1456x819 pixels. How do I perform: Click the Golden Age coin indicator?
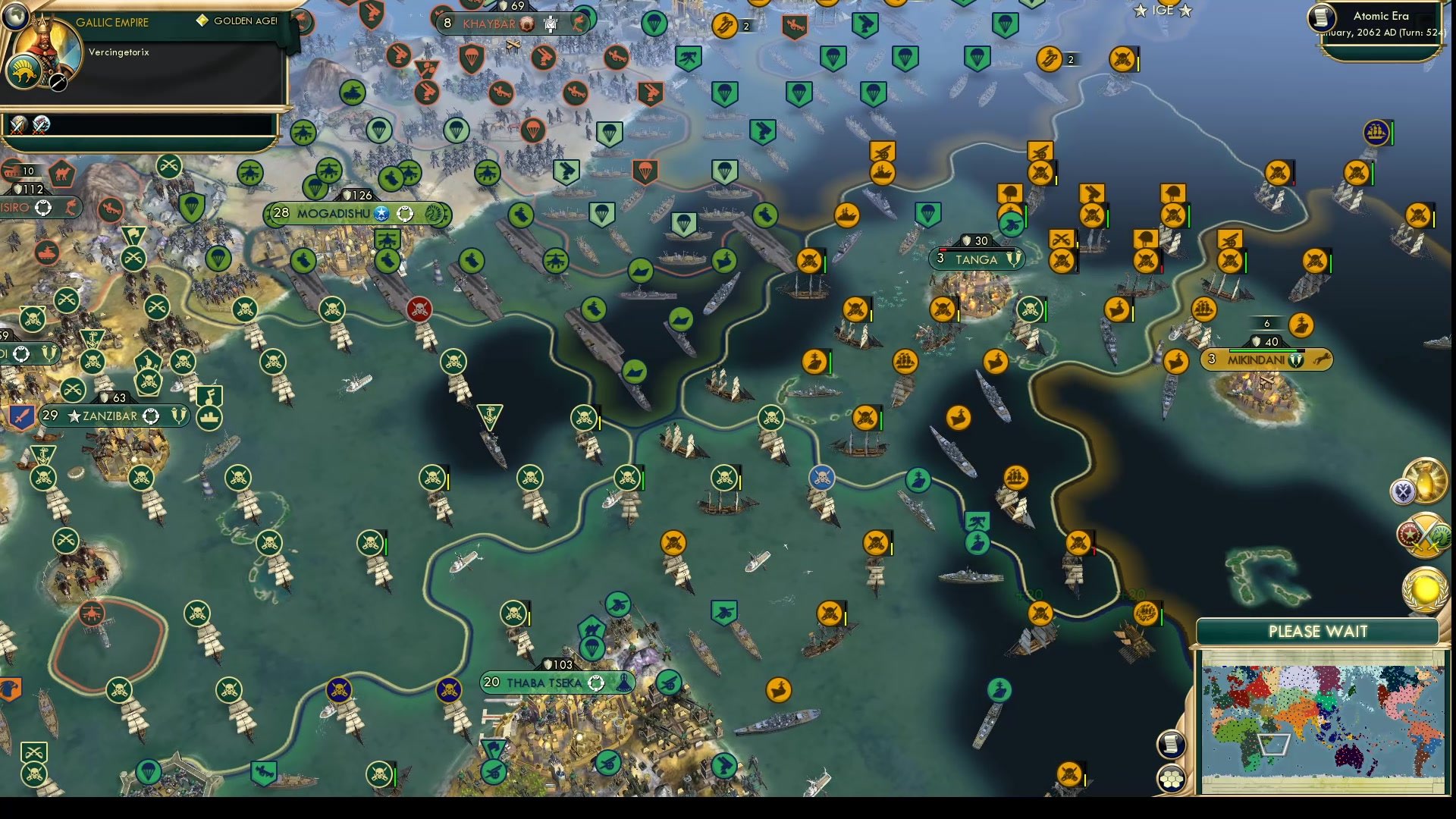coord(201,21)
